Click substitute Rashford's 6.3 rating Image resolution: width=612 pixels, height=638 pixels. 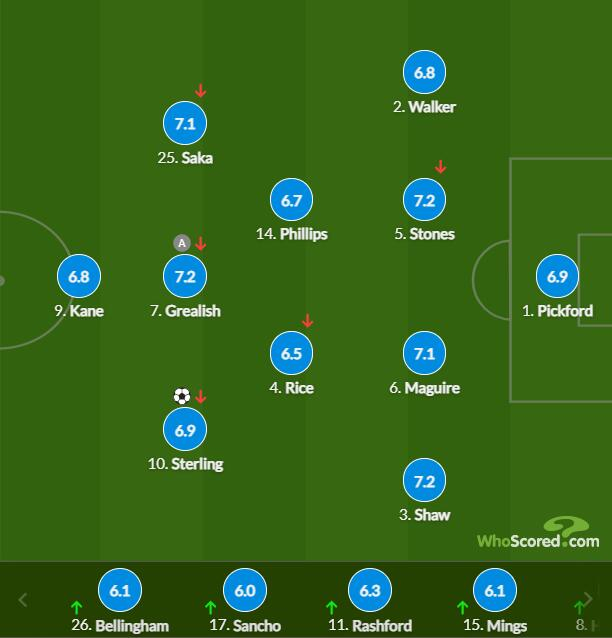[369, 591]
